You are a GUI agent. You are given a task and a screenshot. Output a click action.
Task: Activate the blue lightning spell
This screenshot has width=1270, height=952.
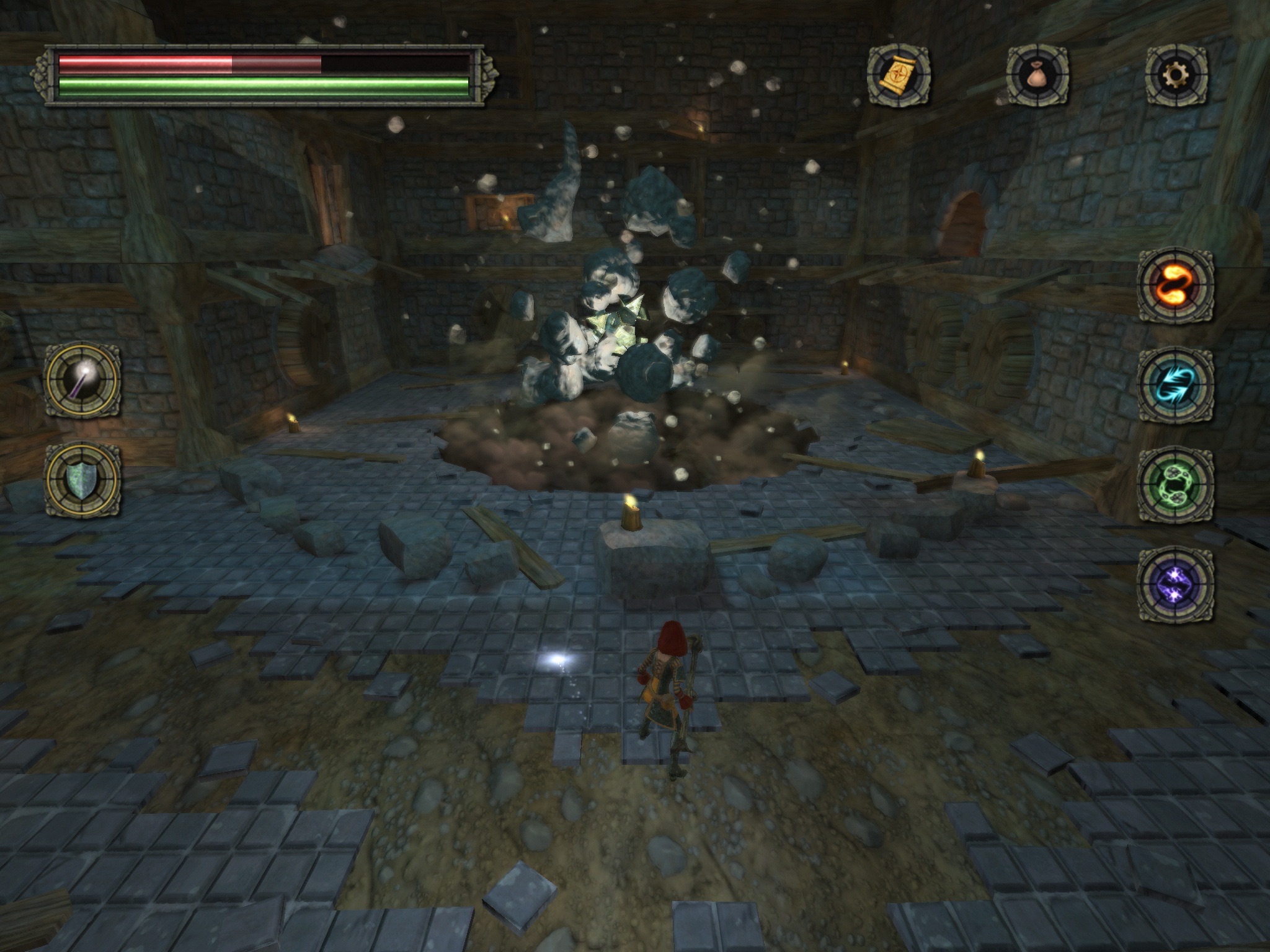click(1175, 386)
